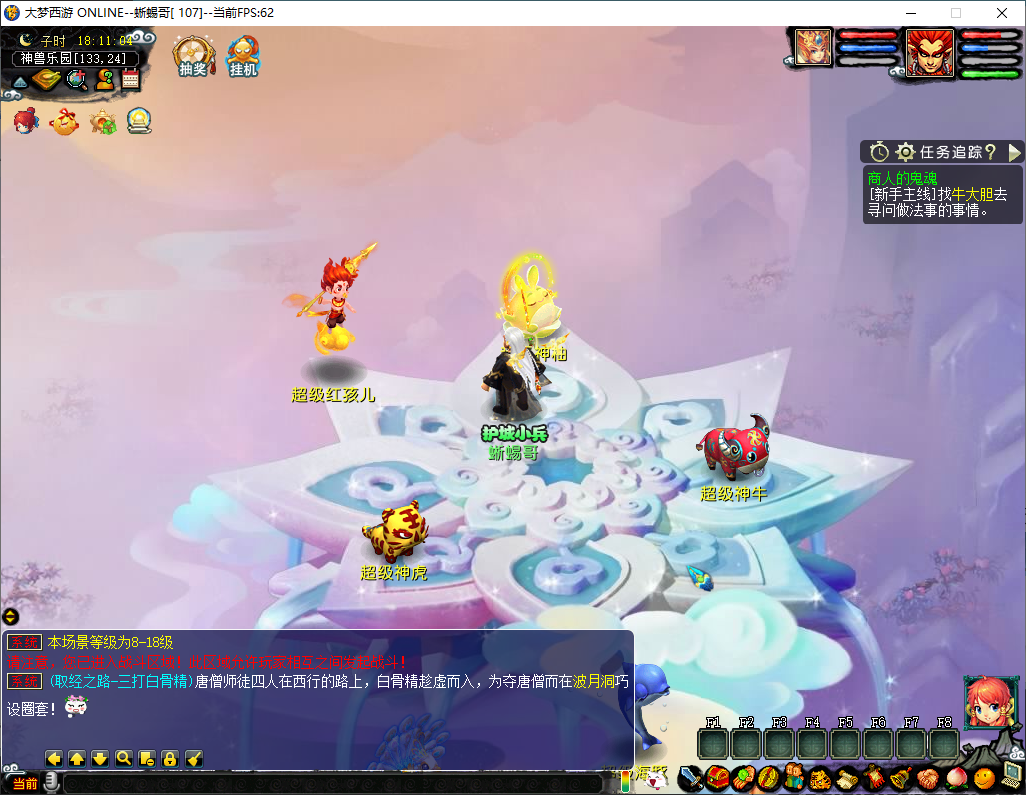Close the game window
The width and height of the screenshot is (1026, 795).
pyautogui.click(x=1001, y=13)
